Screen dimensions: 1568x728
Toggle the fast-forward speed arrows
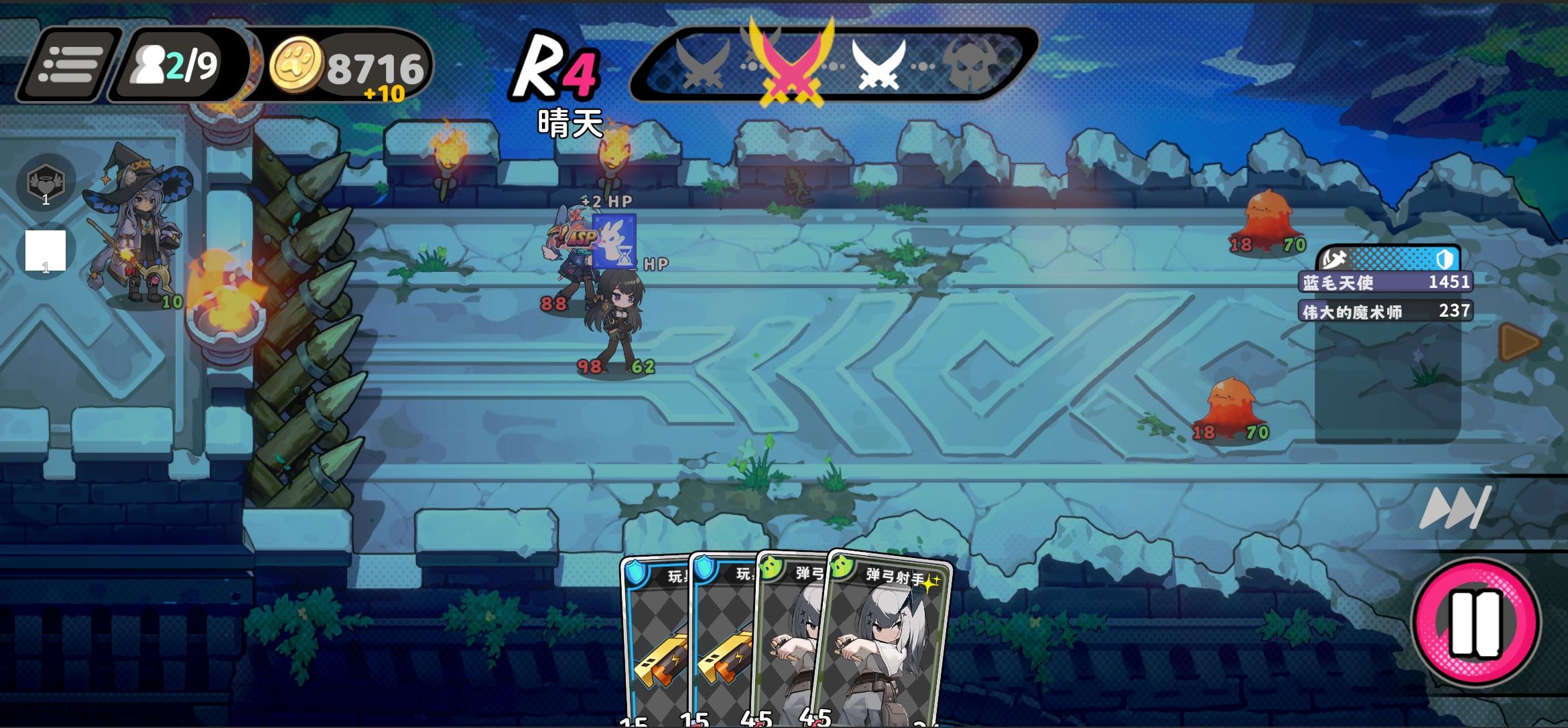coord(1455,508)
